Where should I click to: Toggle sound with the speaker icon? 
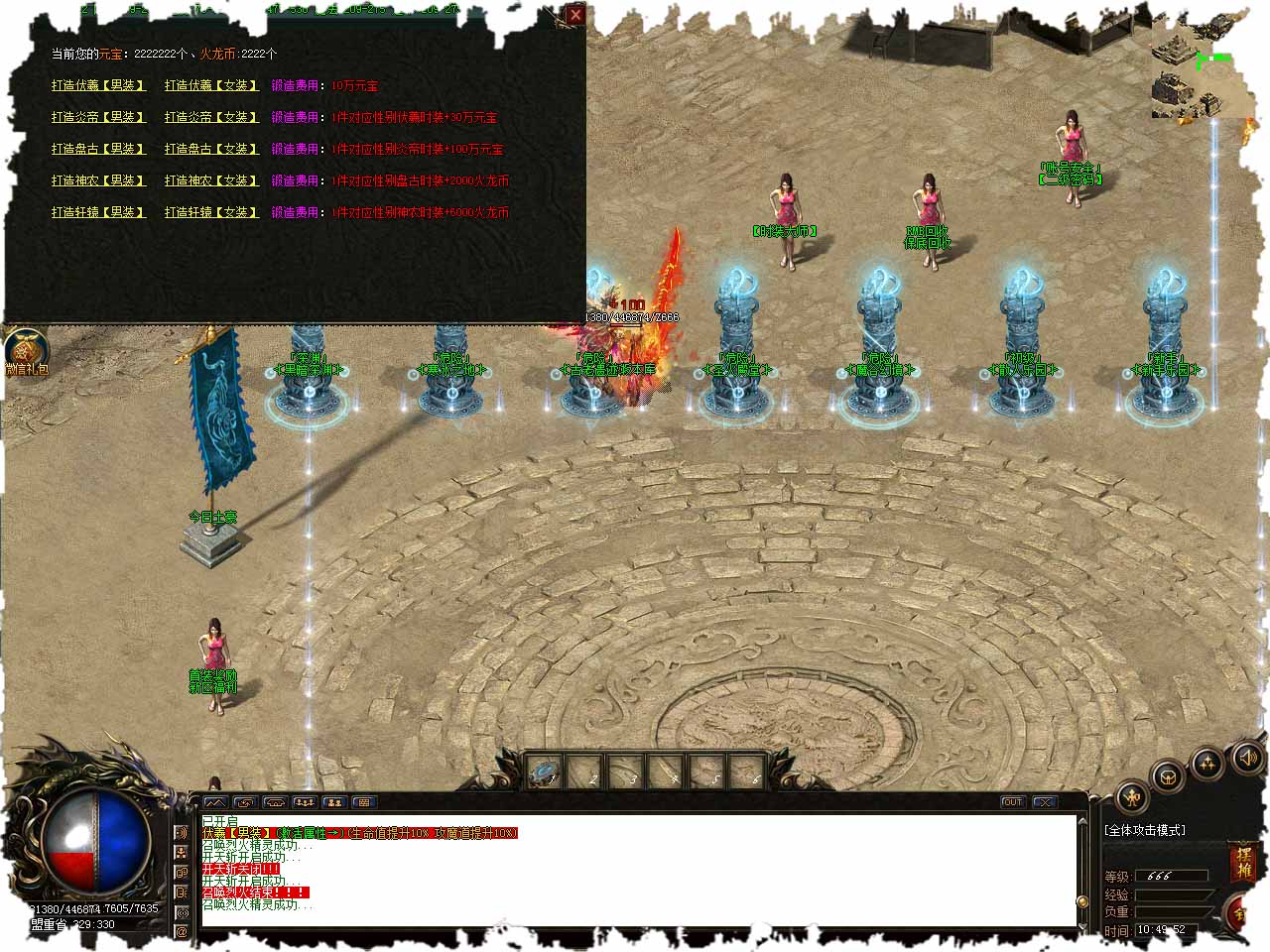[x=1245, y=759]
